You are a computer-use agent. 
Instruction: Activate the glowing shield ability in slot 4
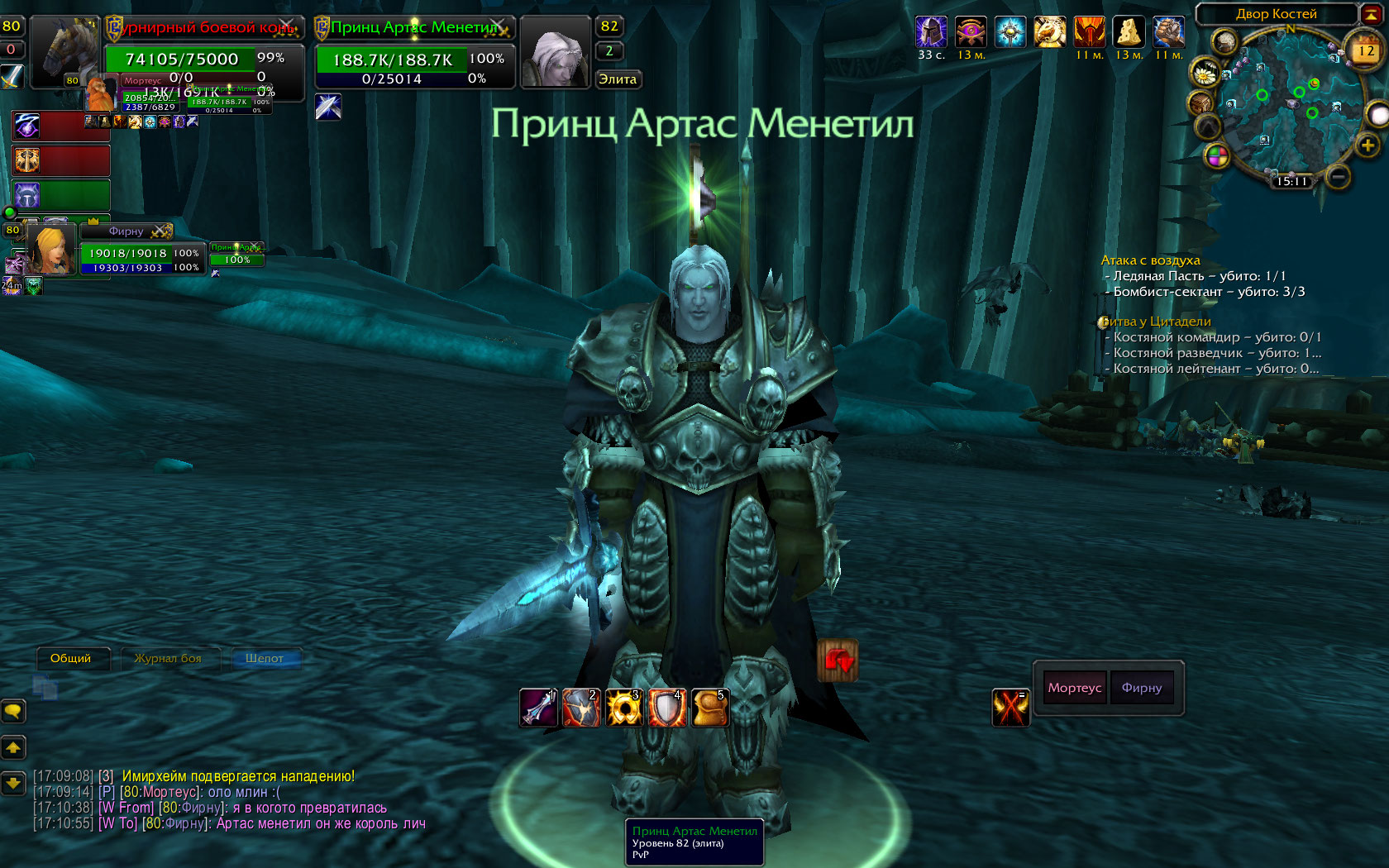pyautogui.click(x=667, y=708)
